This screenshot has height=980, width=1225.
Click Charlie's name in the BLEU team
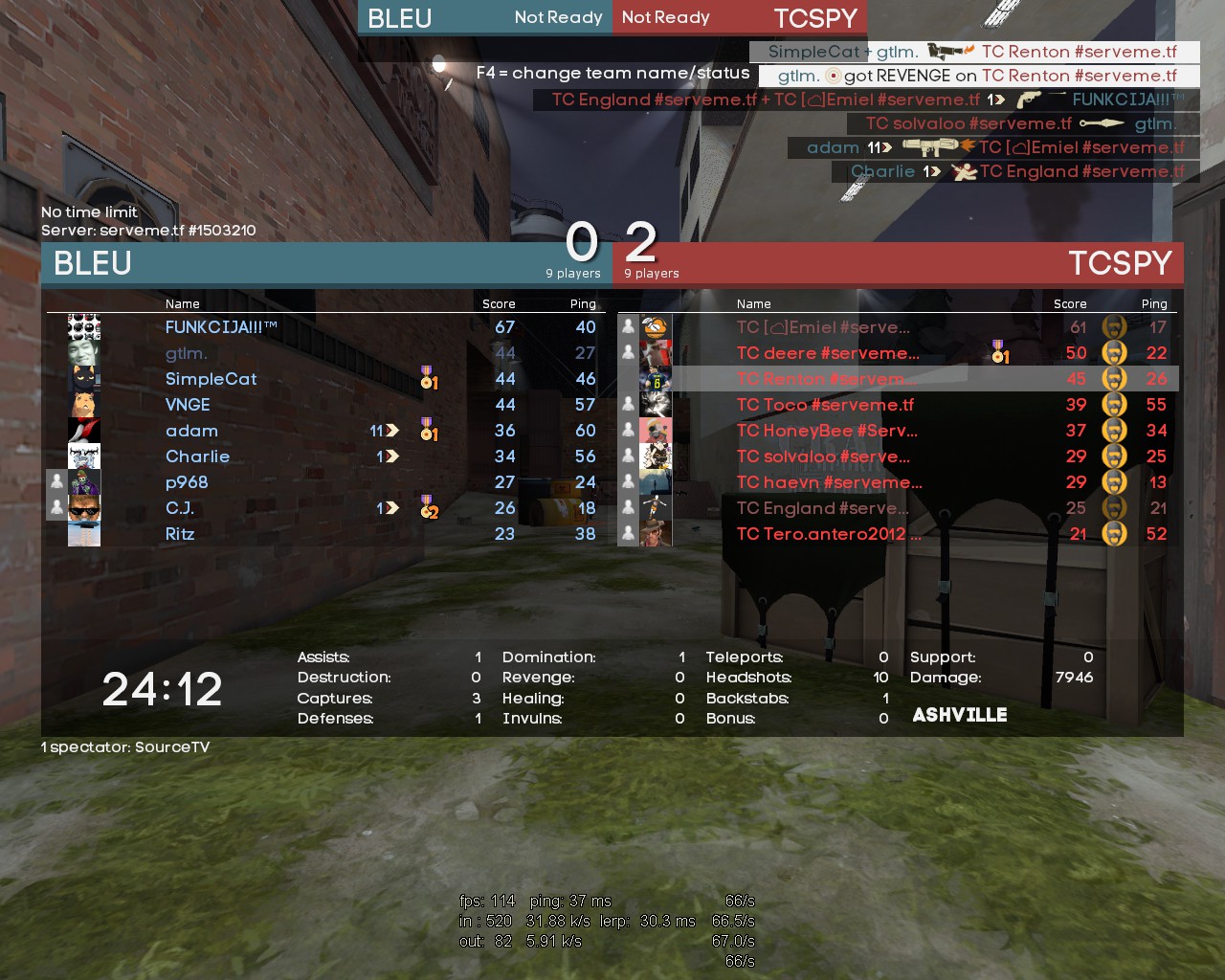pos(197,457)
